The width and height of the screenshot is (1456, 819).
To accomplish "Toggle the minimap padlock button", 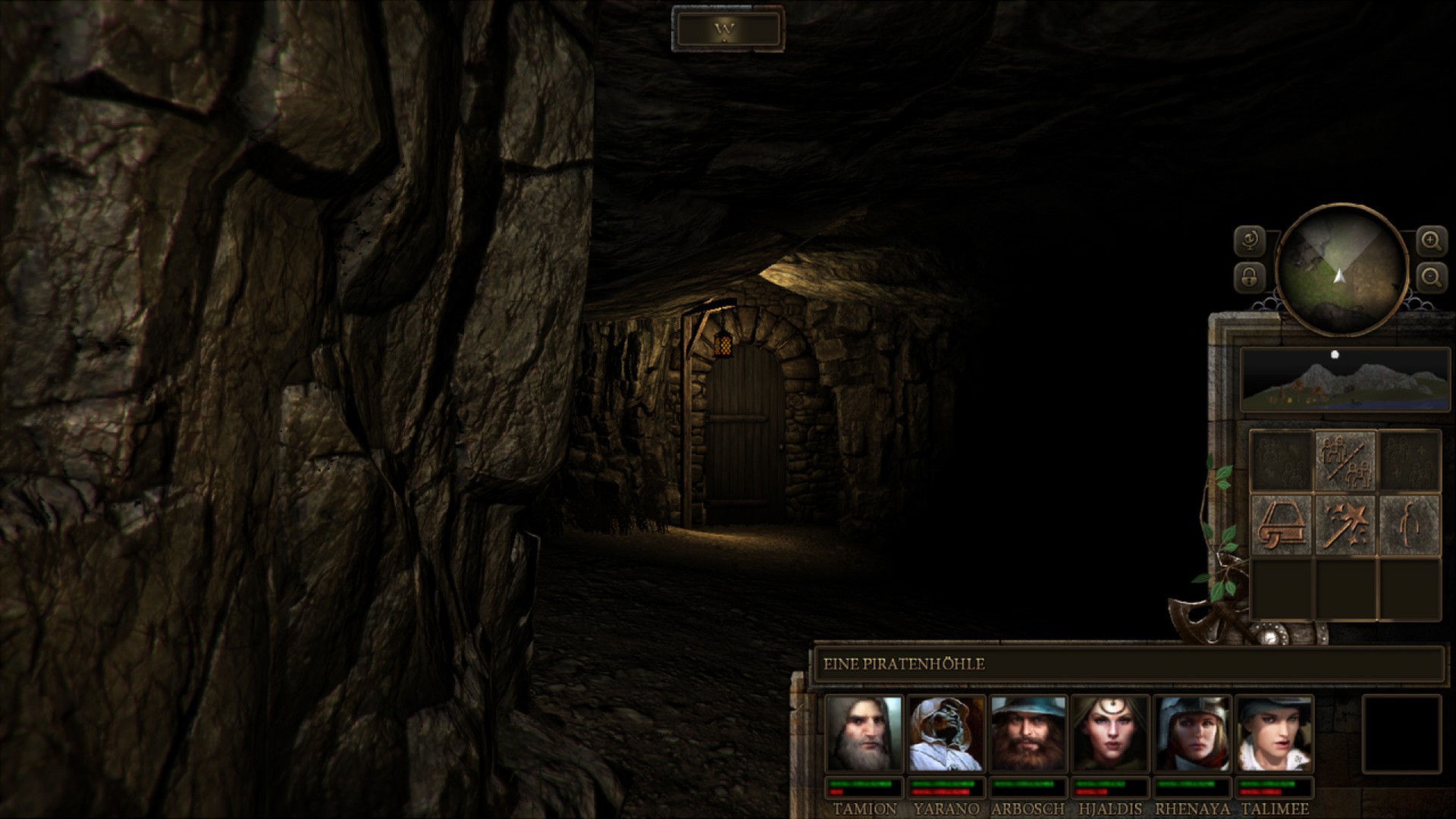I will tap(1249, 278).
